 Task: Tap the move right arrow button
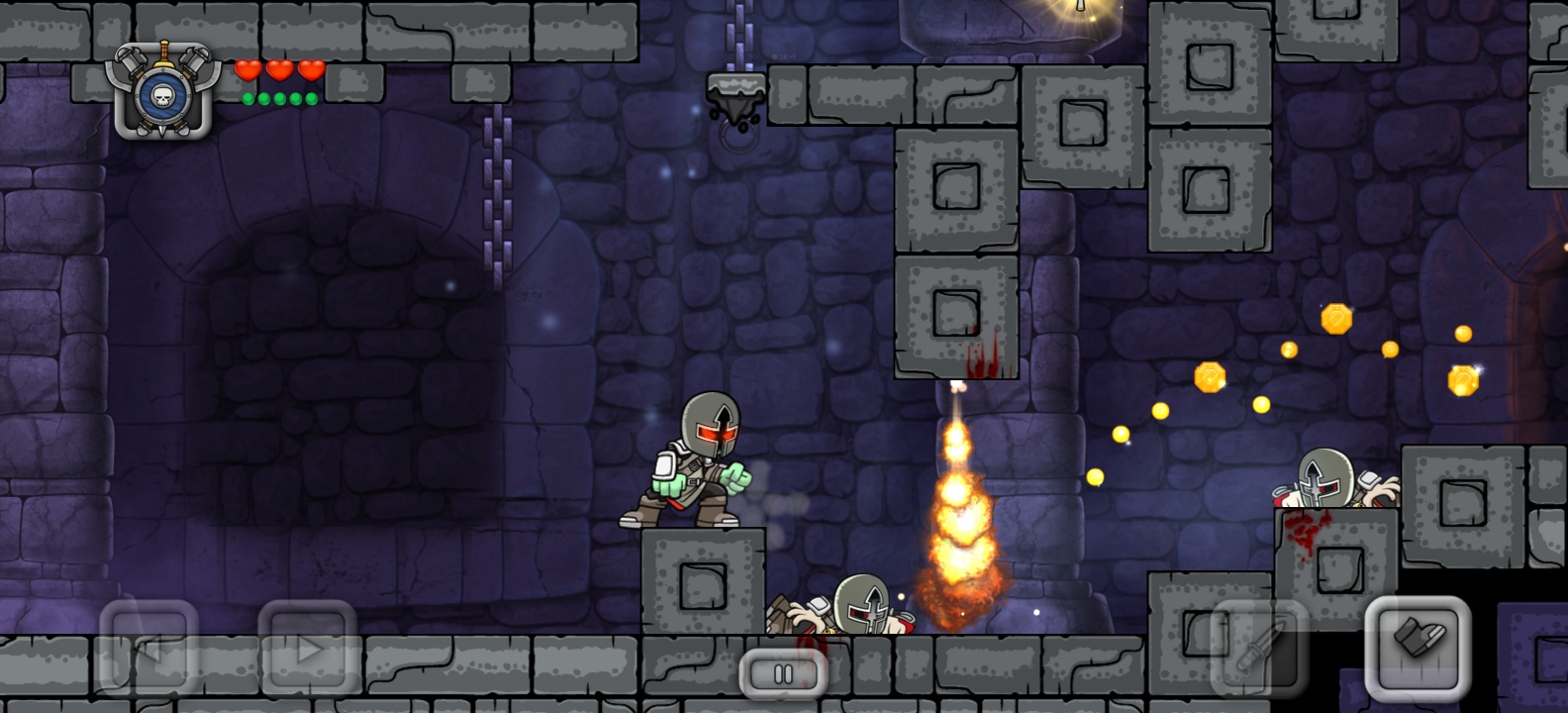coord(308,649)
